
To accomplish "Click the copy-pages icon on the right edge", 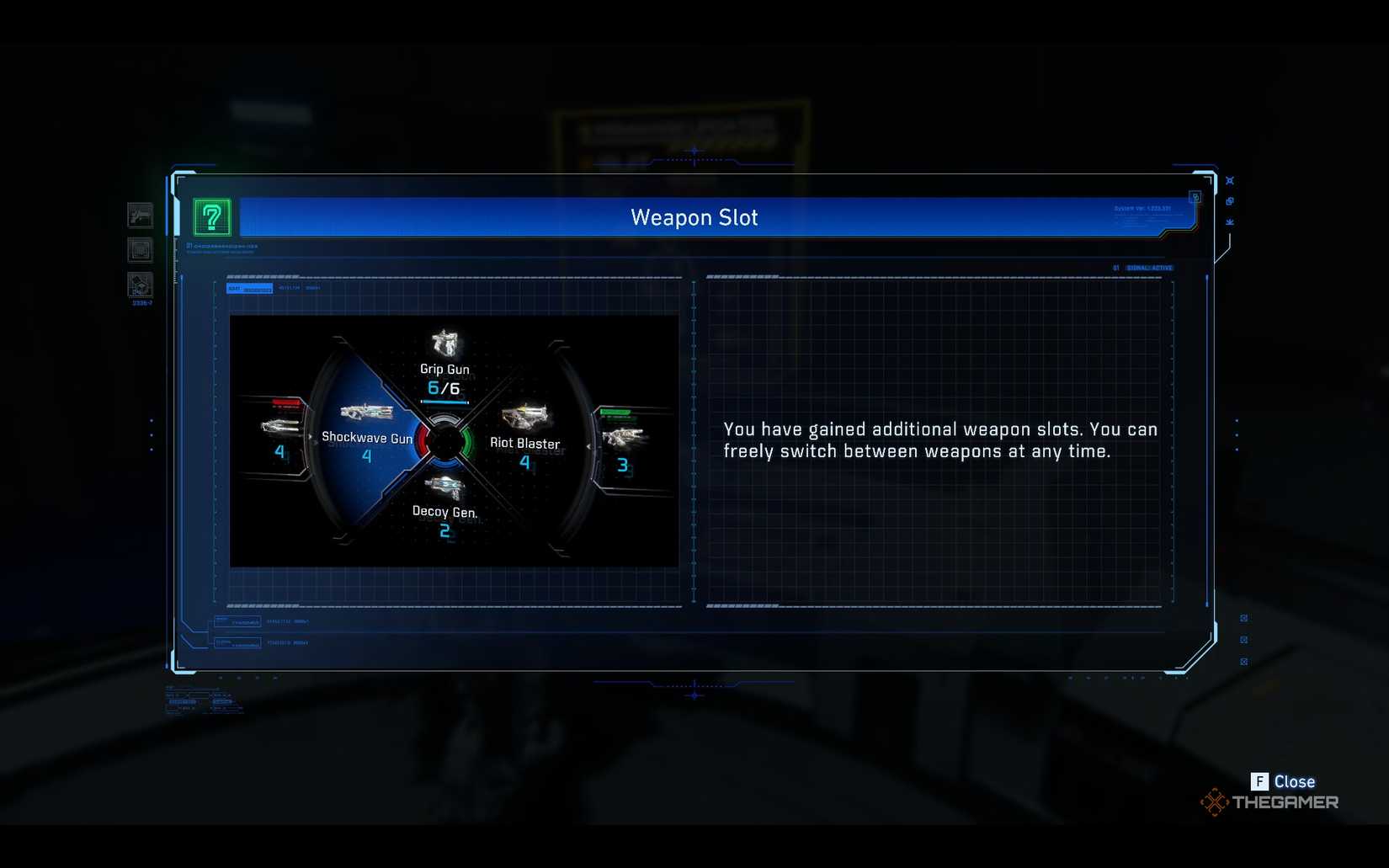I will point(1231,201).
